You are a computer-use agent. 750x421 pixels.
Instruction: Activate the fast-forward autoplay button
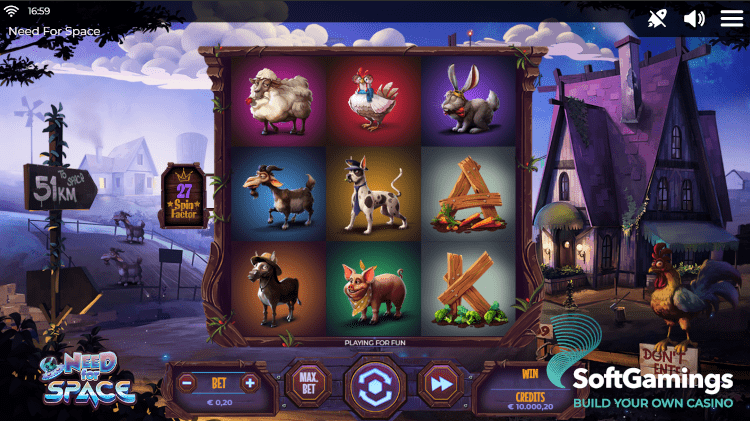[x=440, y=385]
